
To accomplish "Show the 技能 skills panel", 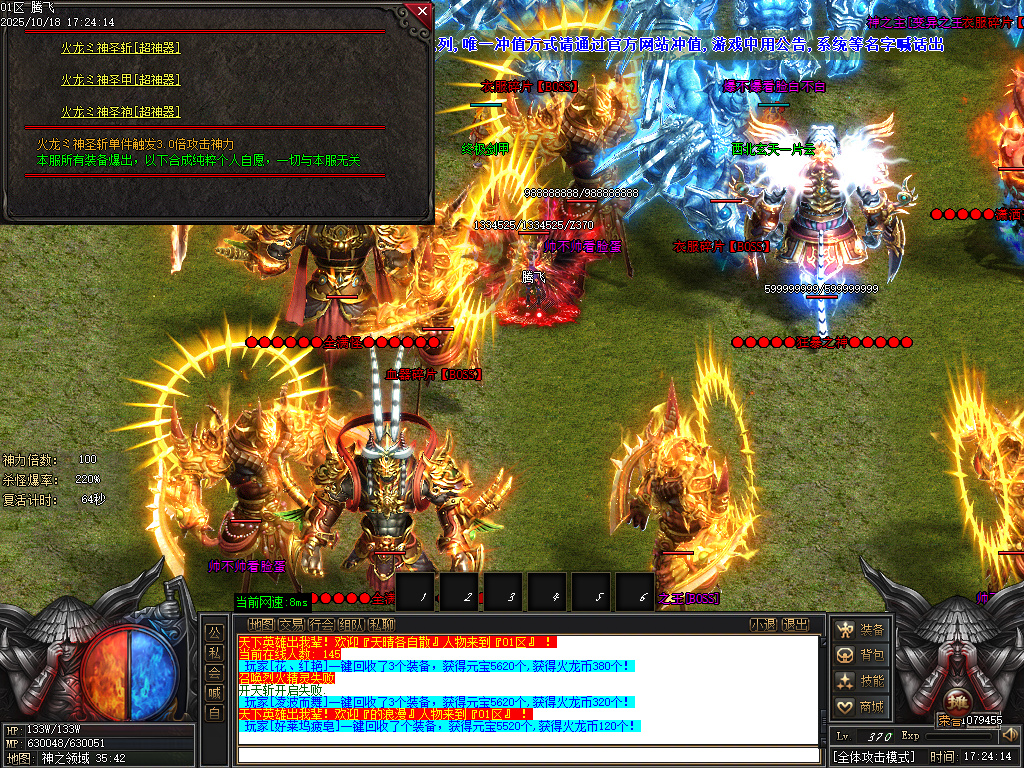I will click(x=861, y=681).
